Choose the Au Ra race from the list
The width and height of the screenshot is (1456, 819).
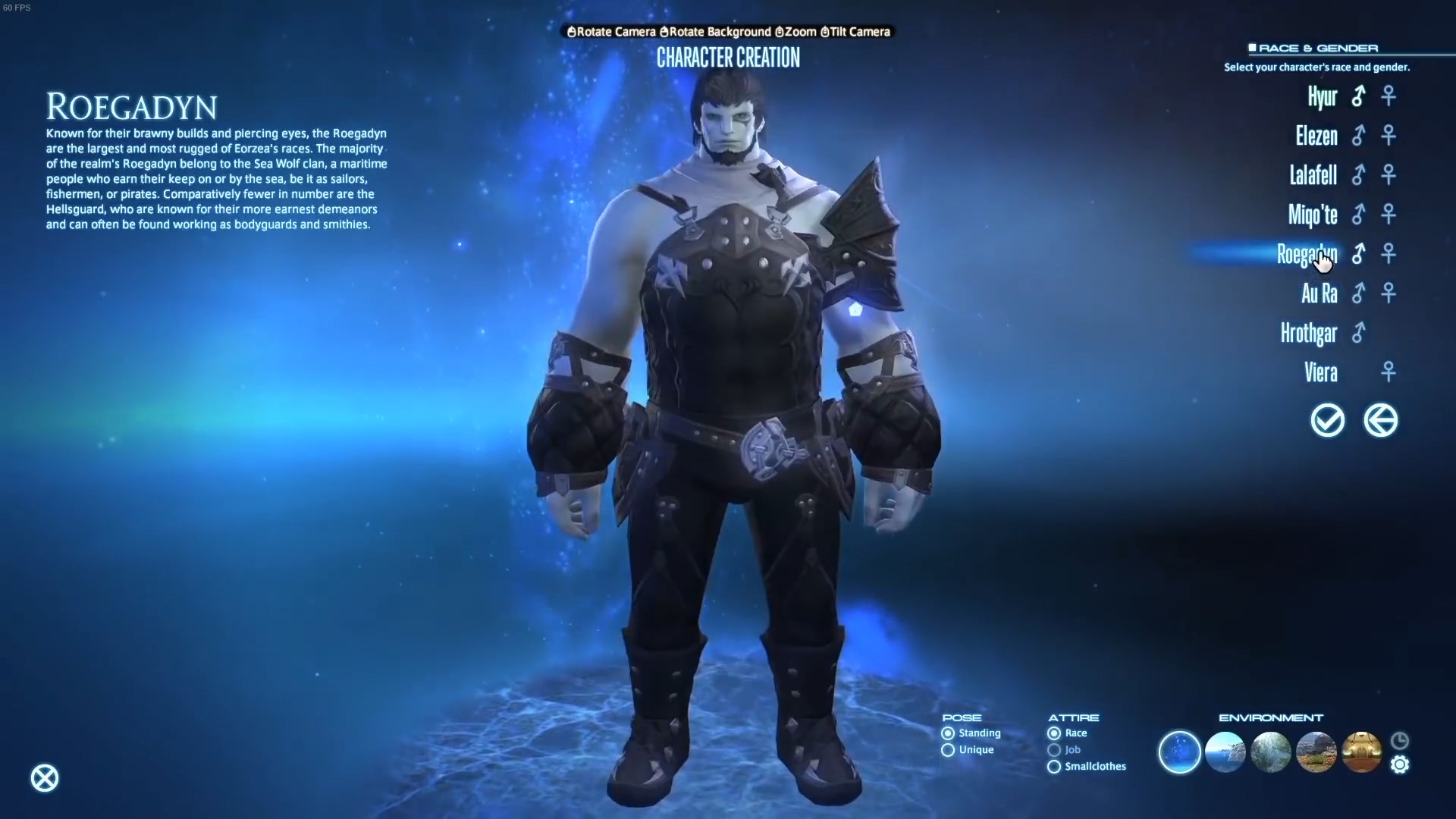tap(1319, 293)
